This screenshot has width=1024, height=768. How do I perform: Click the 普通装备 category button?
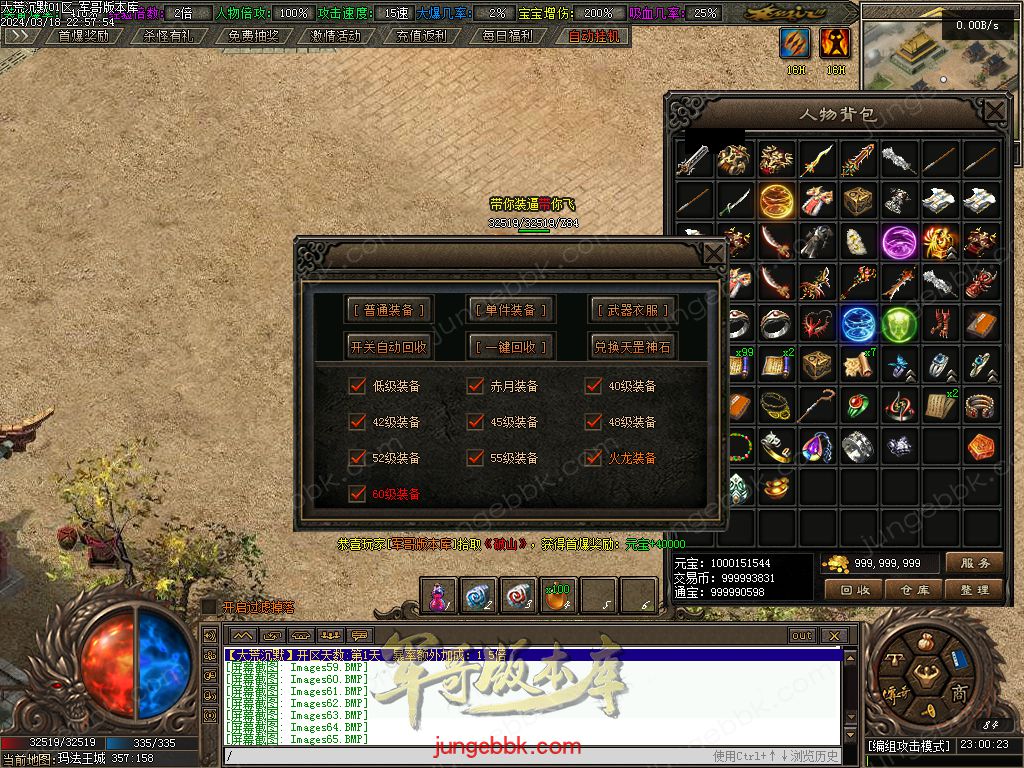coord(389,310)
